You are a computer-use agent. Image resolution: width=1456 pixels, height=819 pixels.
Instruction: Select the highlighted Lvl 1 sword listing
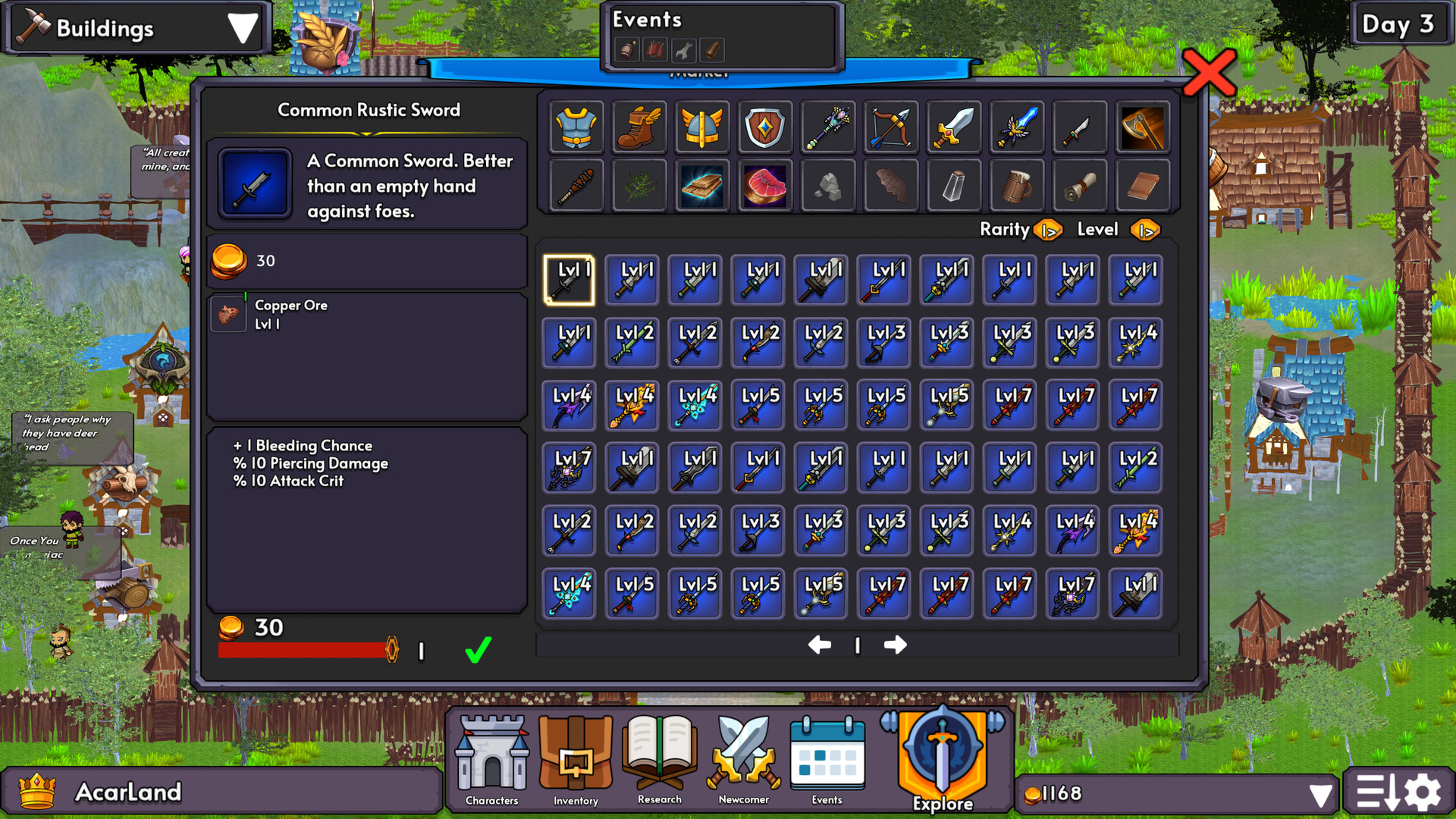[569, 279]
